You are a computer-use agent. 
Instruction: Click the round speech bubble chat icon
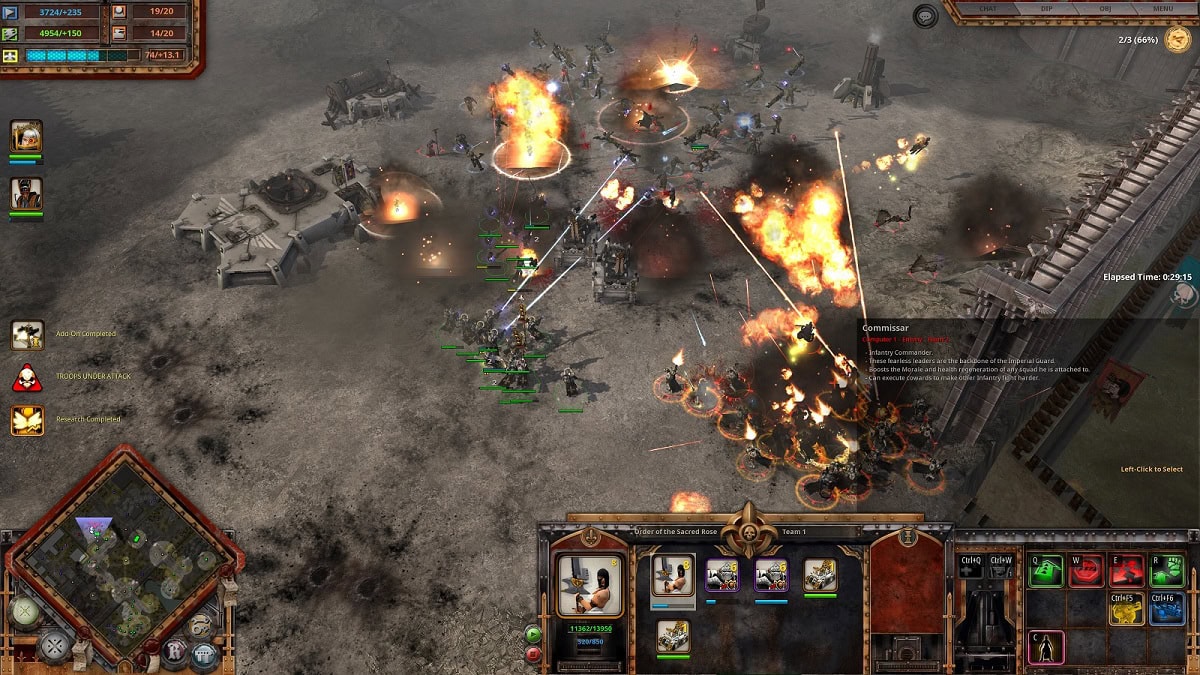pyautogui.click(x=925, y=15)
